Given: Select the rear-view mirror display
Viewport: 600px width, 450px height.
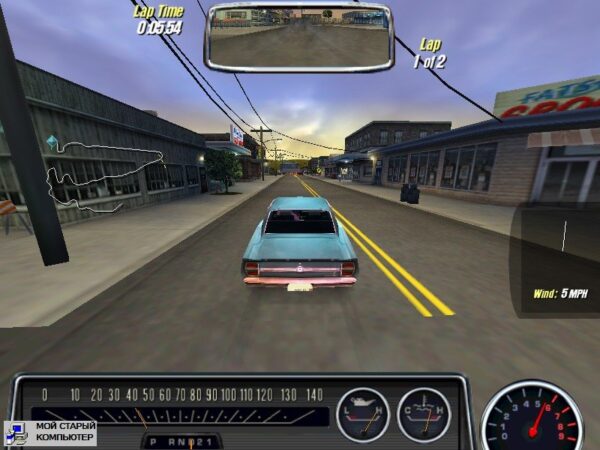Looking at the screenshot, I should 299,37.
